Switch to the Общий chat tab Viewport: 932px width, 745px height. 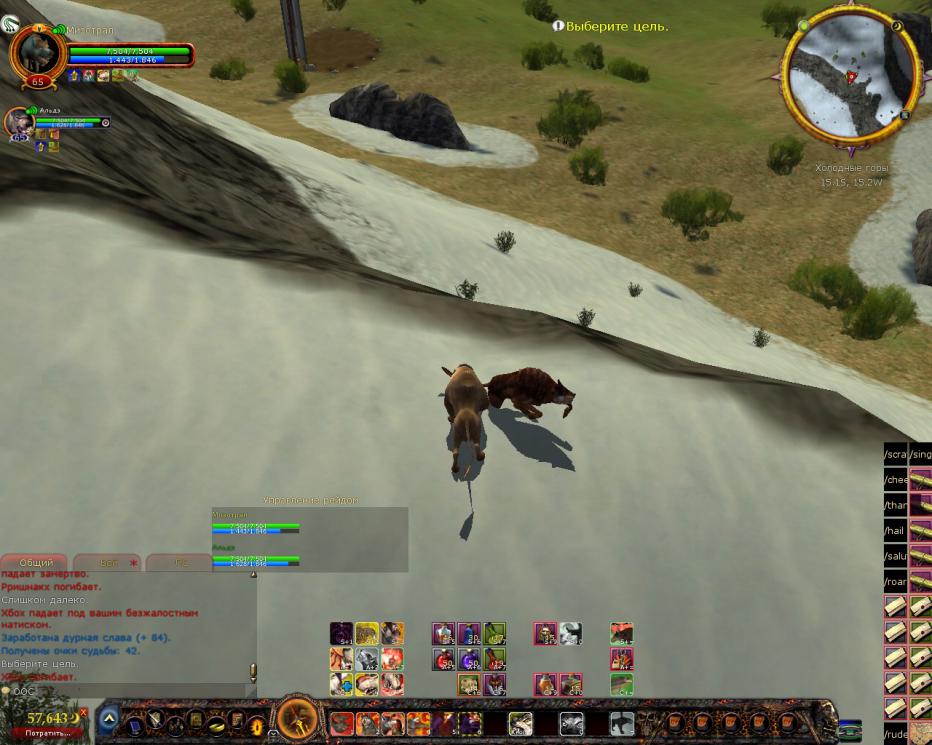[36, 563]
